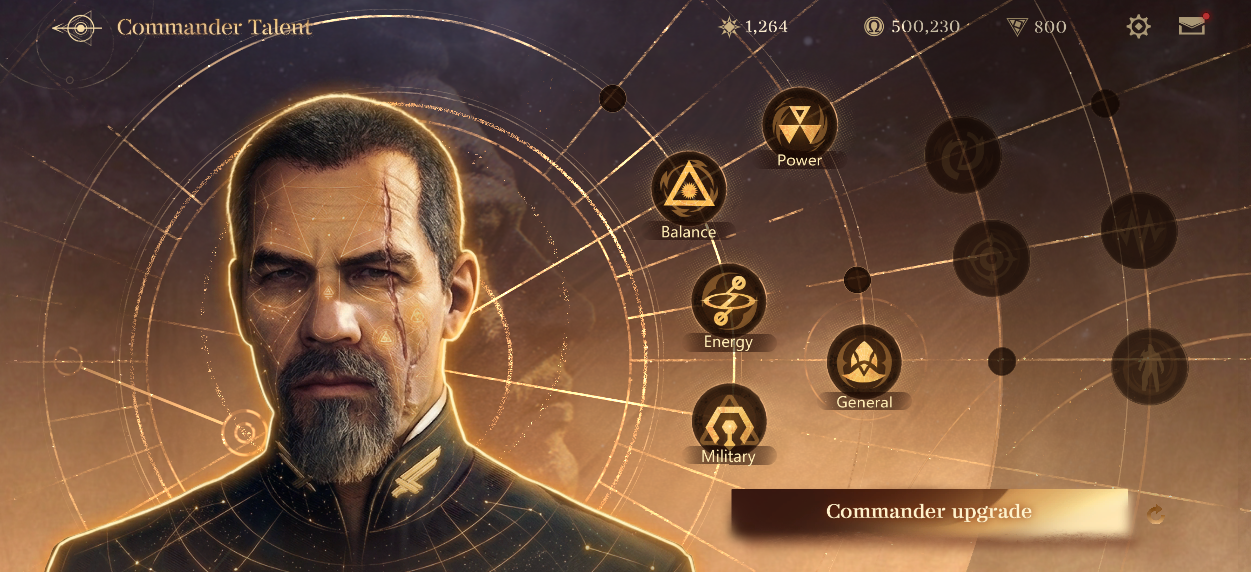This screenshot has width=1251, height=572.
Task: Open the General talent node
Action: 864,361
